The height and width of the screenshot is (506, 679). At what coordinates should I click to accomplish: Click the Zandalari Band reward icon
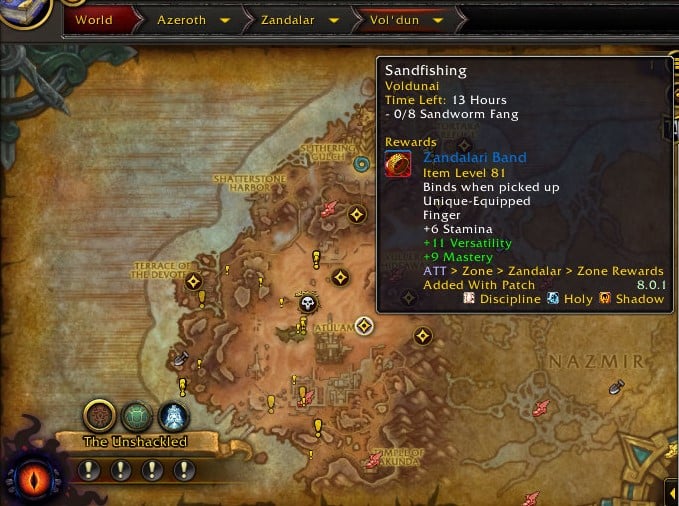pyautogui.click(x=398, y=165)
